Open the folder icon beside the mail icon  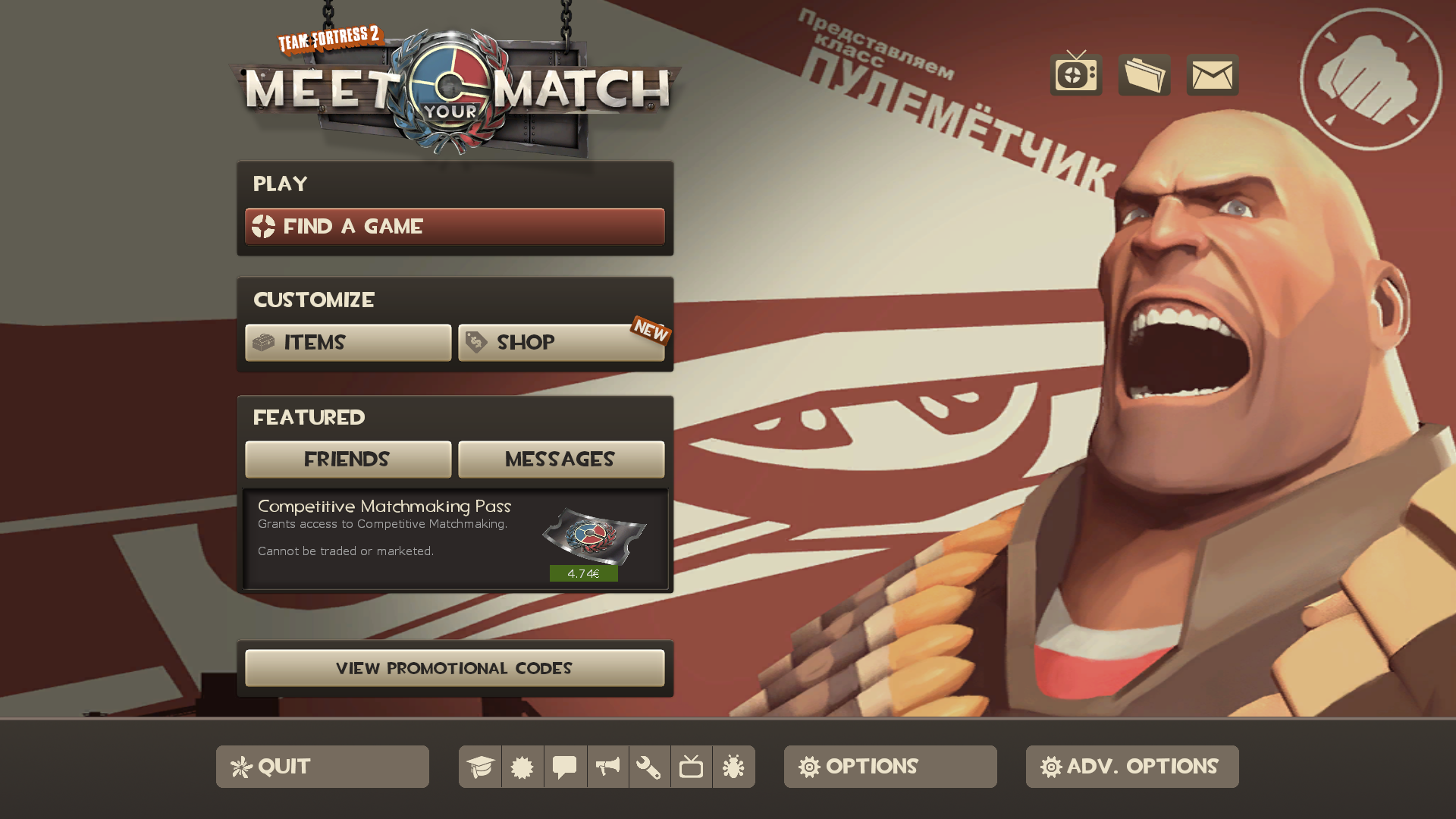(1144, 75)
